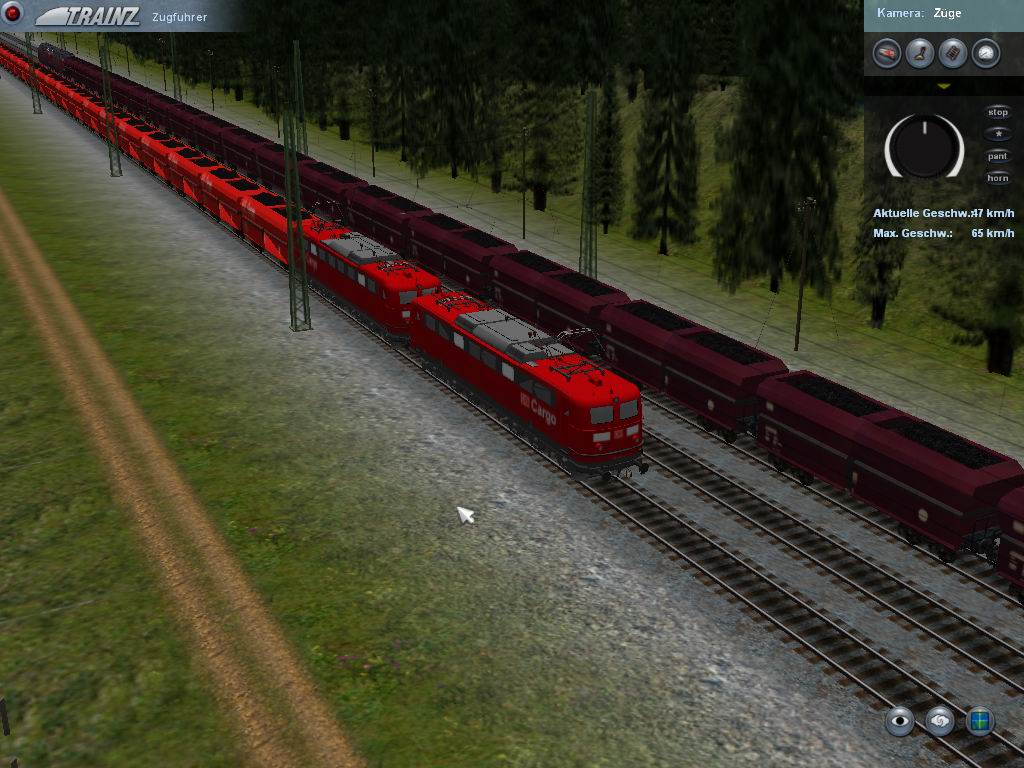
Task: Click the round throttle speed dial
Action: point(924,146)
